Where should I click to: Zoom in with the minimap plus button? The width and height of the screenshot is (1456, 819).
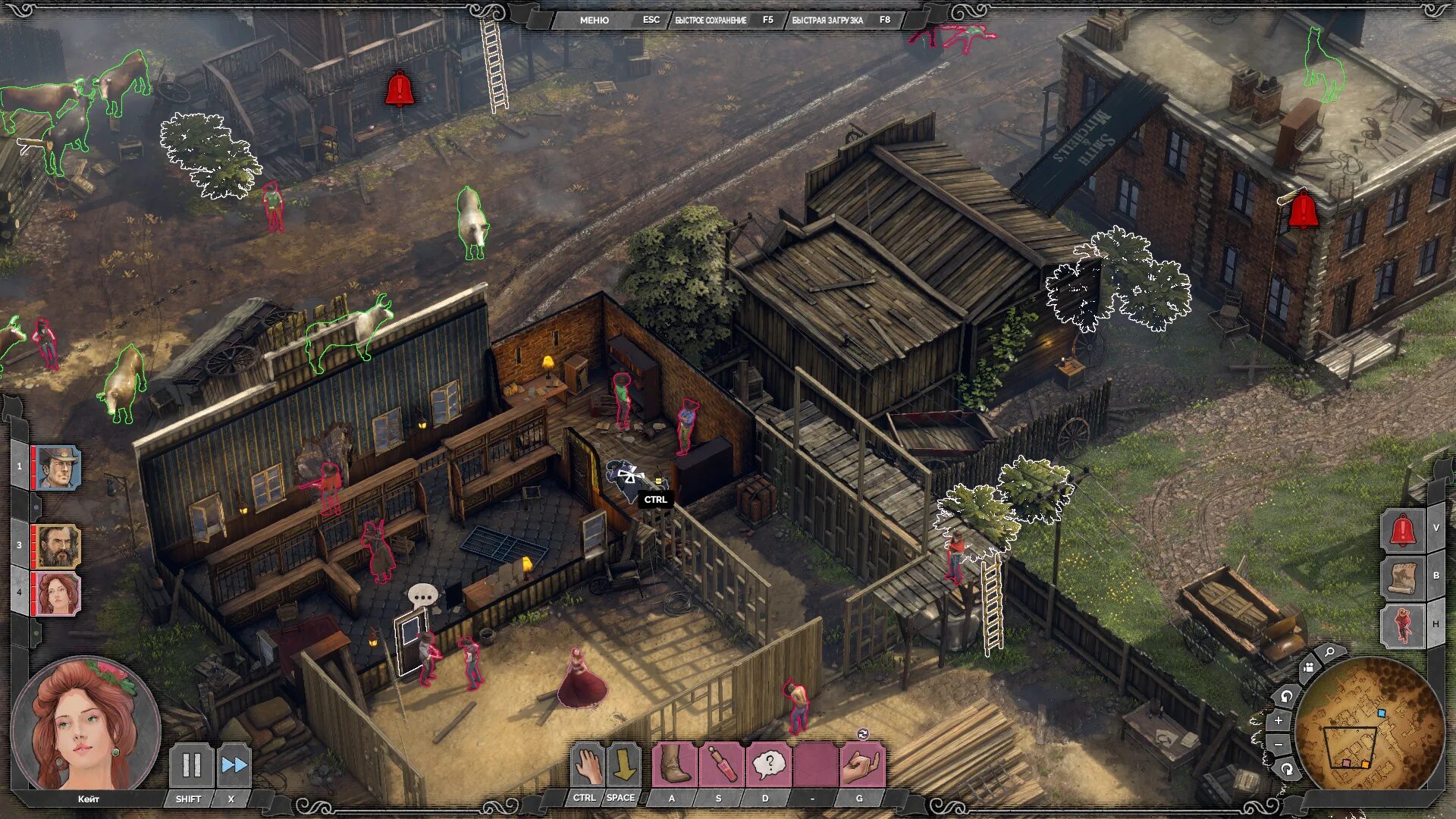click(1279, 720)
